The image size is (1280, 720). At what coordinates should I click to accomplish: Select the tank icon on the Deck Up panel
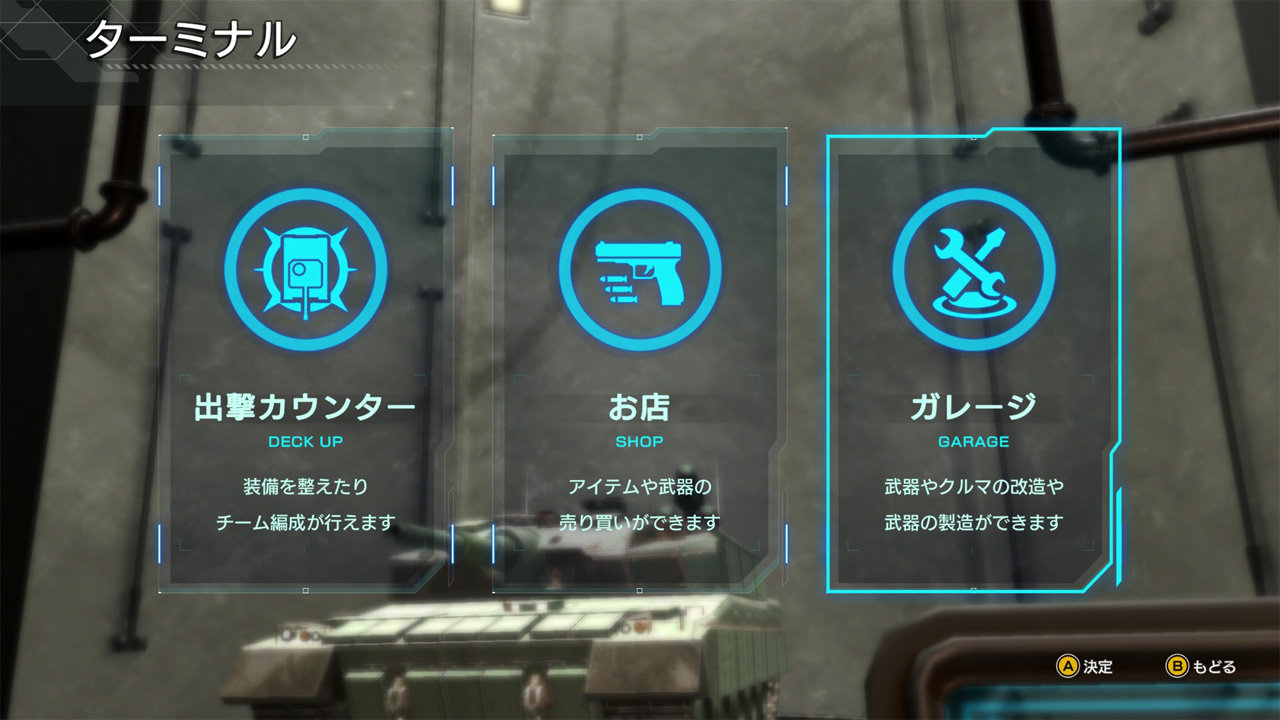click(303, 271)
